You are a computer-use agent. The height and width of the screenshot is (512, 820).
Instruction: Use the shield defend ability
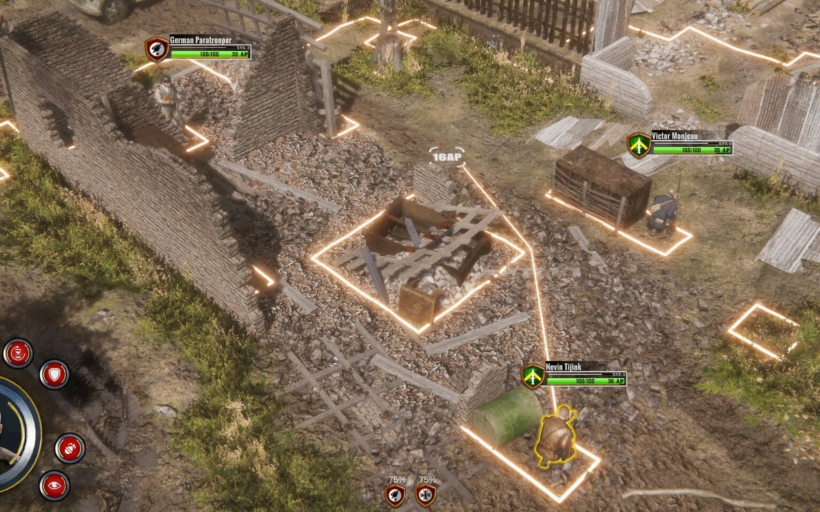click(54, 375)
